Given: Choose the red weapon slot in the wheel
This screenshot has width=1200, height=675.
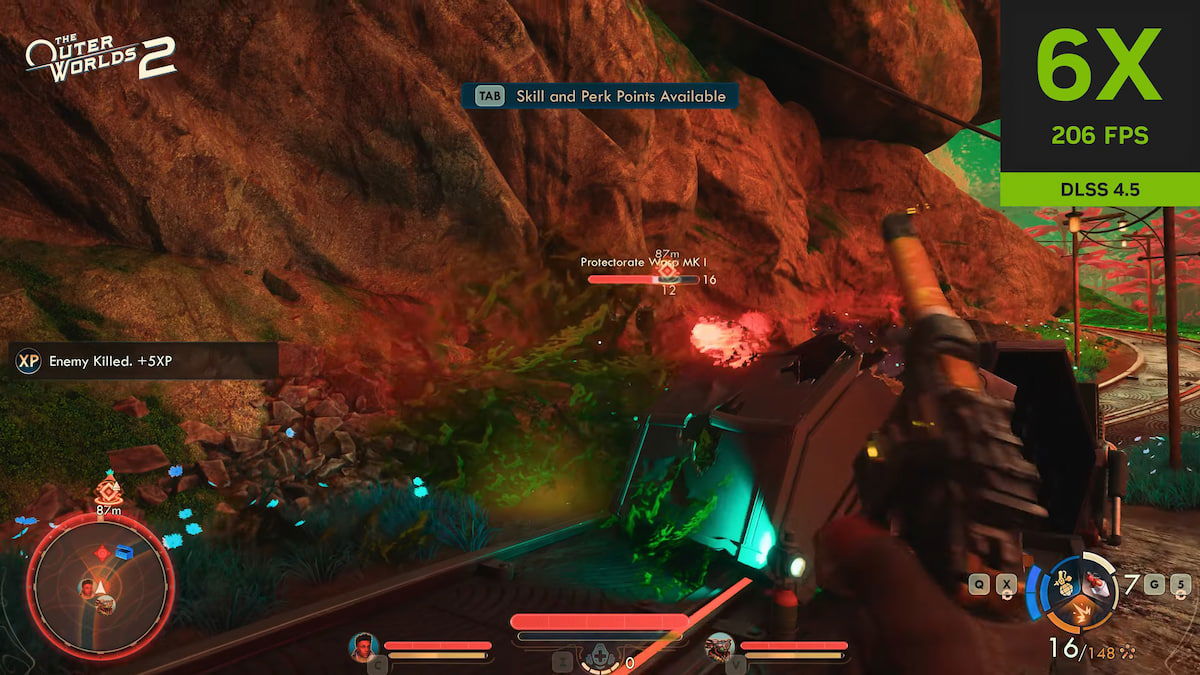Looking at the screenshot, I should 1096,582.
